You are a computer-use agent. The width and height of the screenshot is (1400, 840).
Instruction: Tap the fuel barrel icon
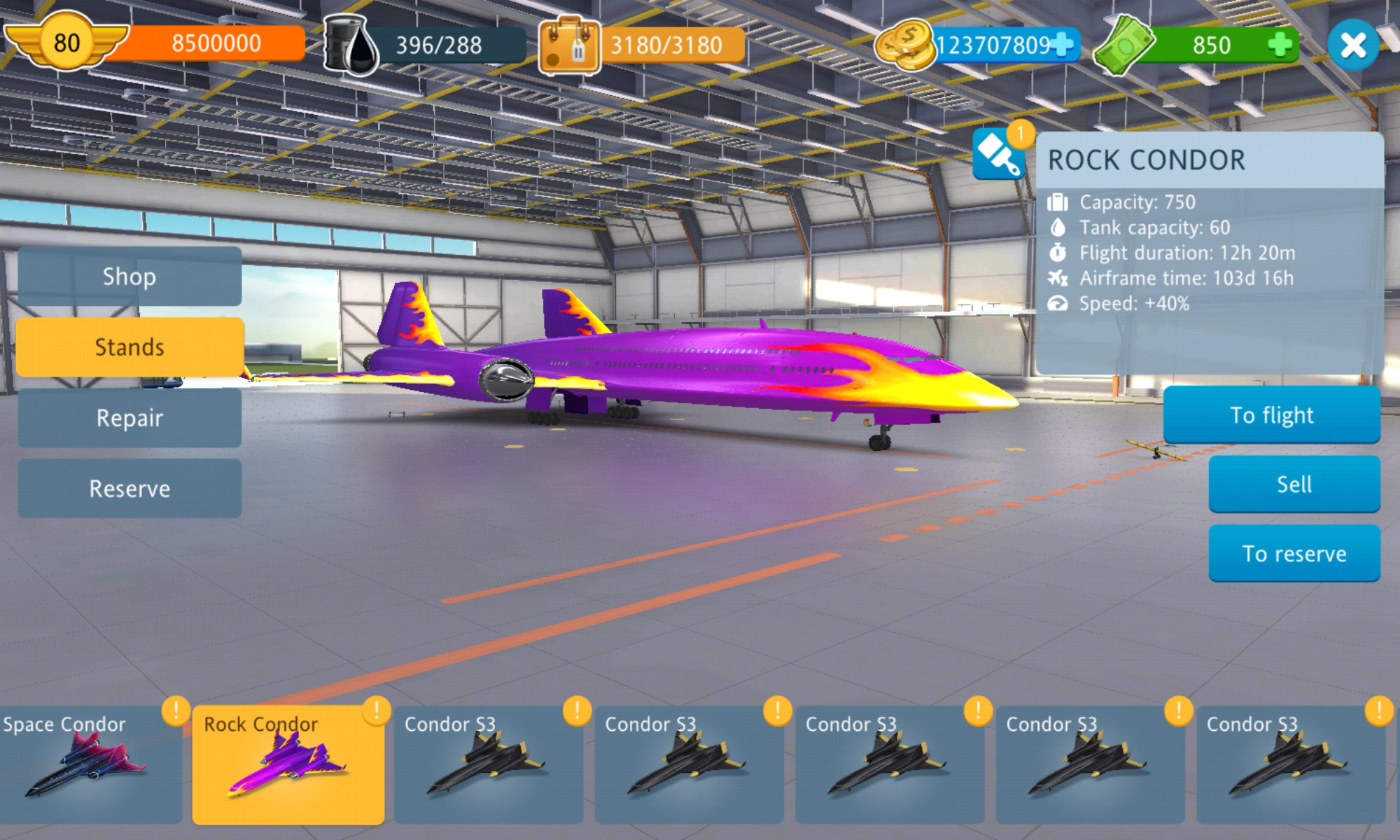tap(351, 45)
